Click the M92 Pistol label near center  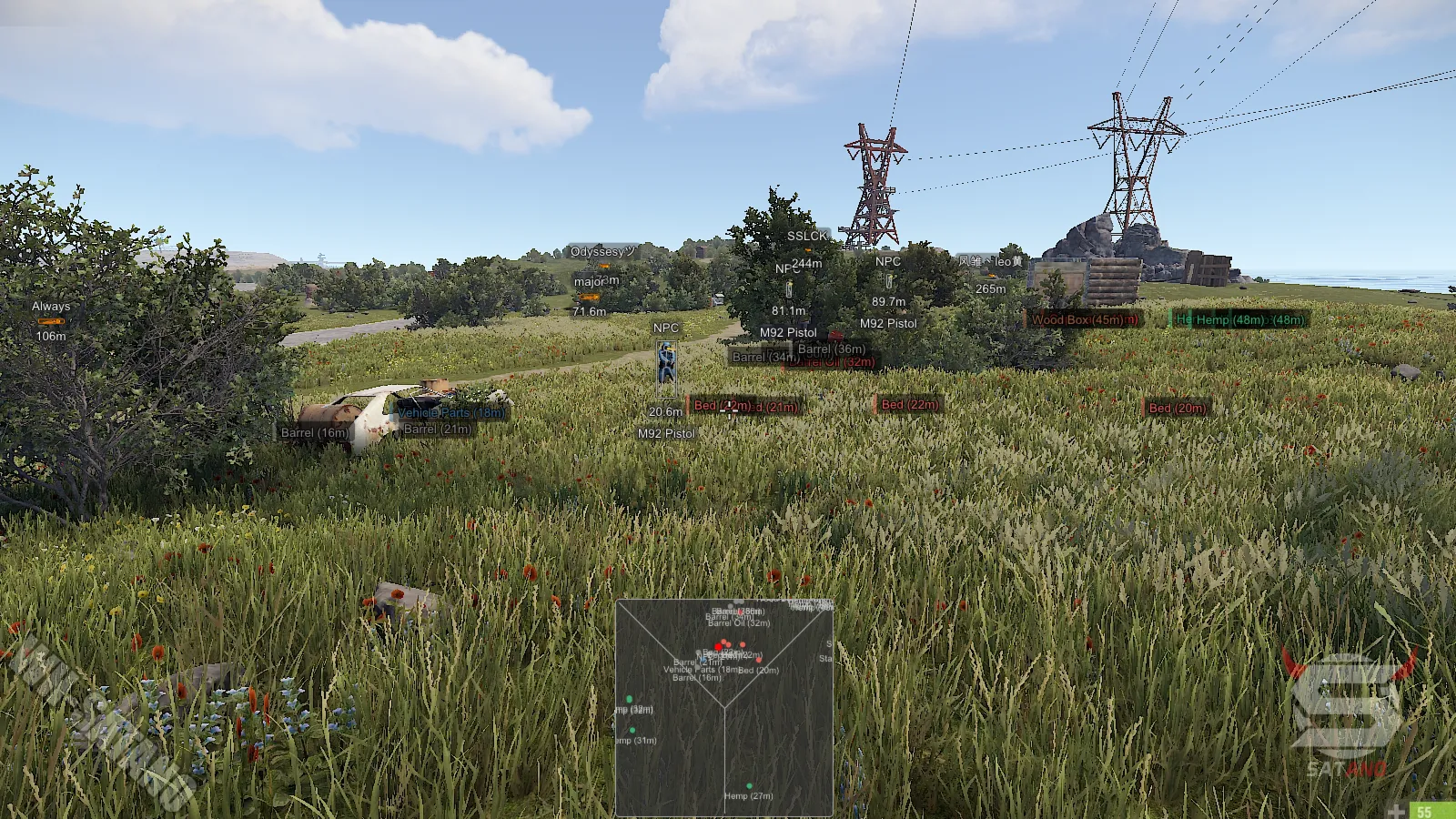(x=790, y=332)
